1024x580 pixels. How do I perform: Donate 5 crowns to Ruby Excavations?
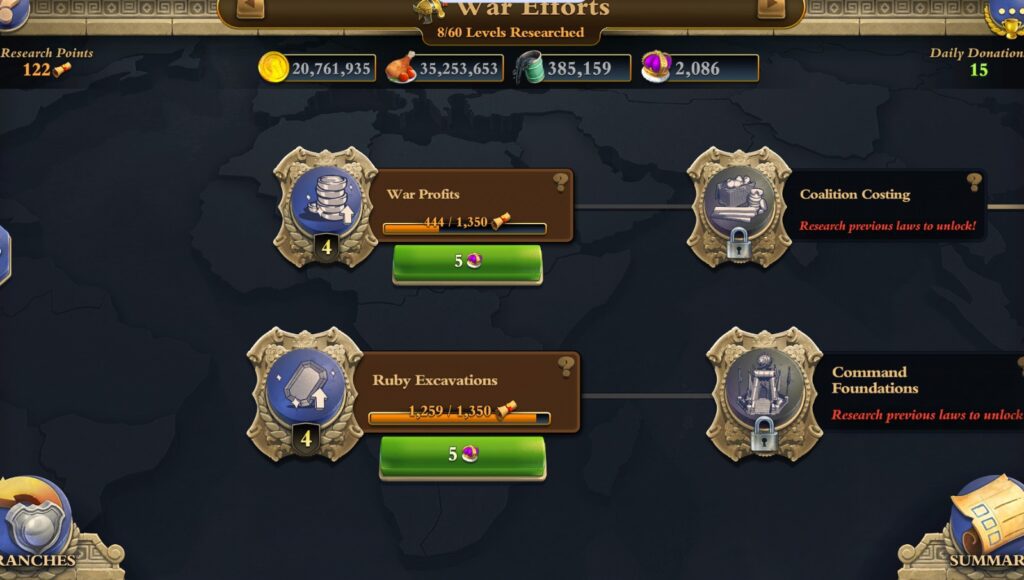pyautogui.click(x=462, y=455)
